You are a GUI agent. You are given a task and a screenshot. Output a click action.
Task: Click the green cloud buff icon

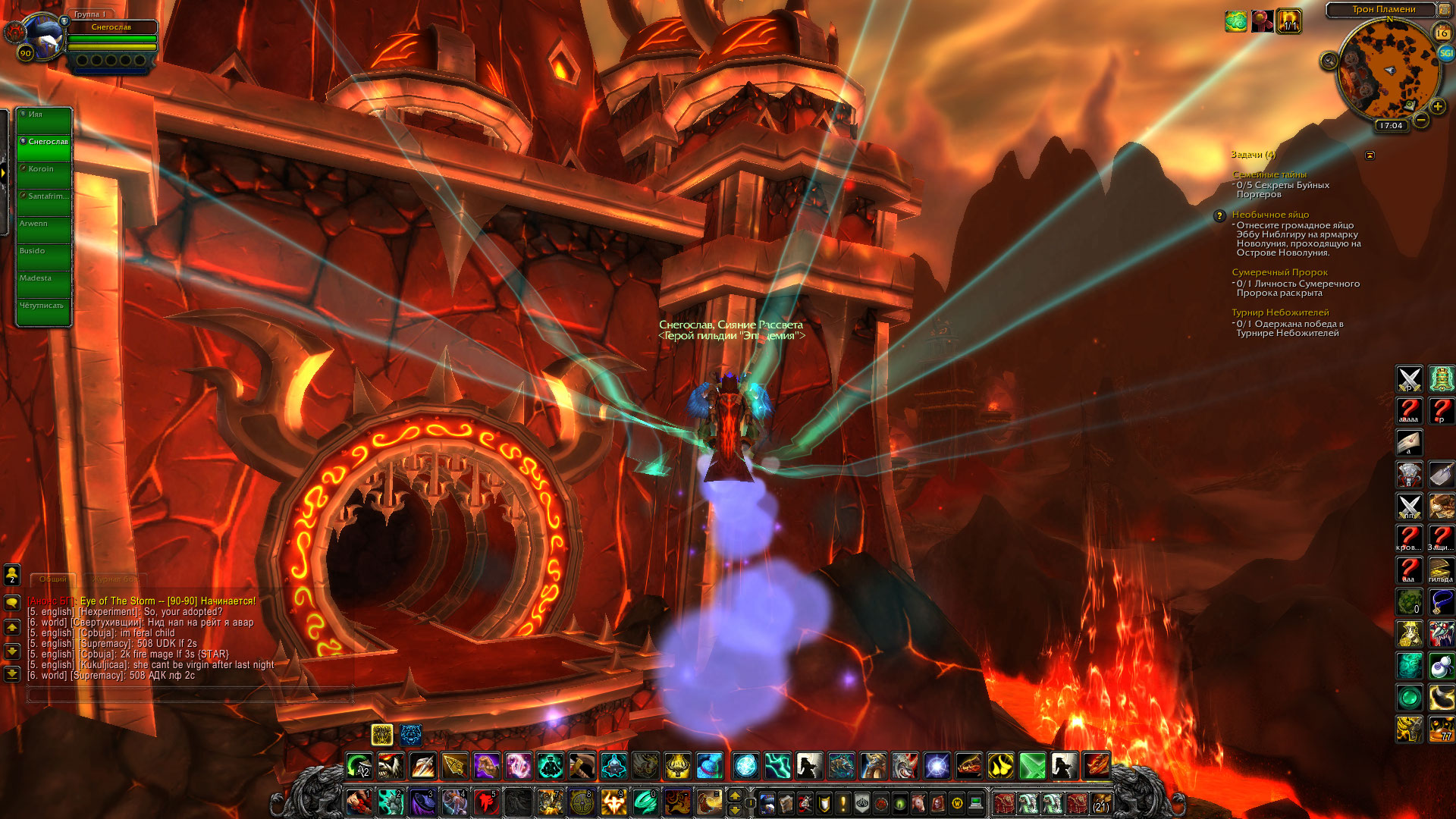1235,21
